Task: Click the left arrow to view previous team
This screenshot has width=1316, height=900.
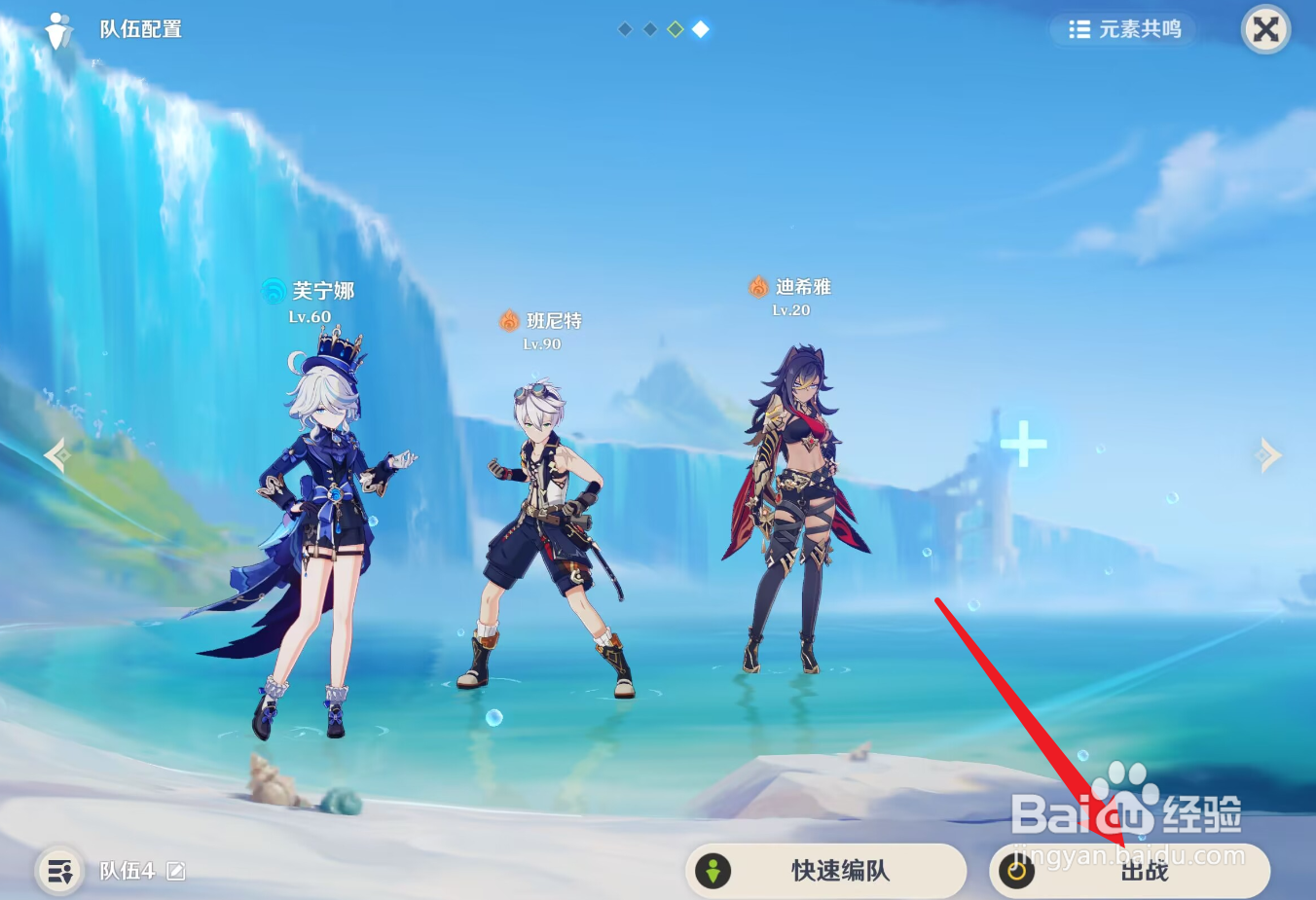Action: [x=55, y=454]
